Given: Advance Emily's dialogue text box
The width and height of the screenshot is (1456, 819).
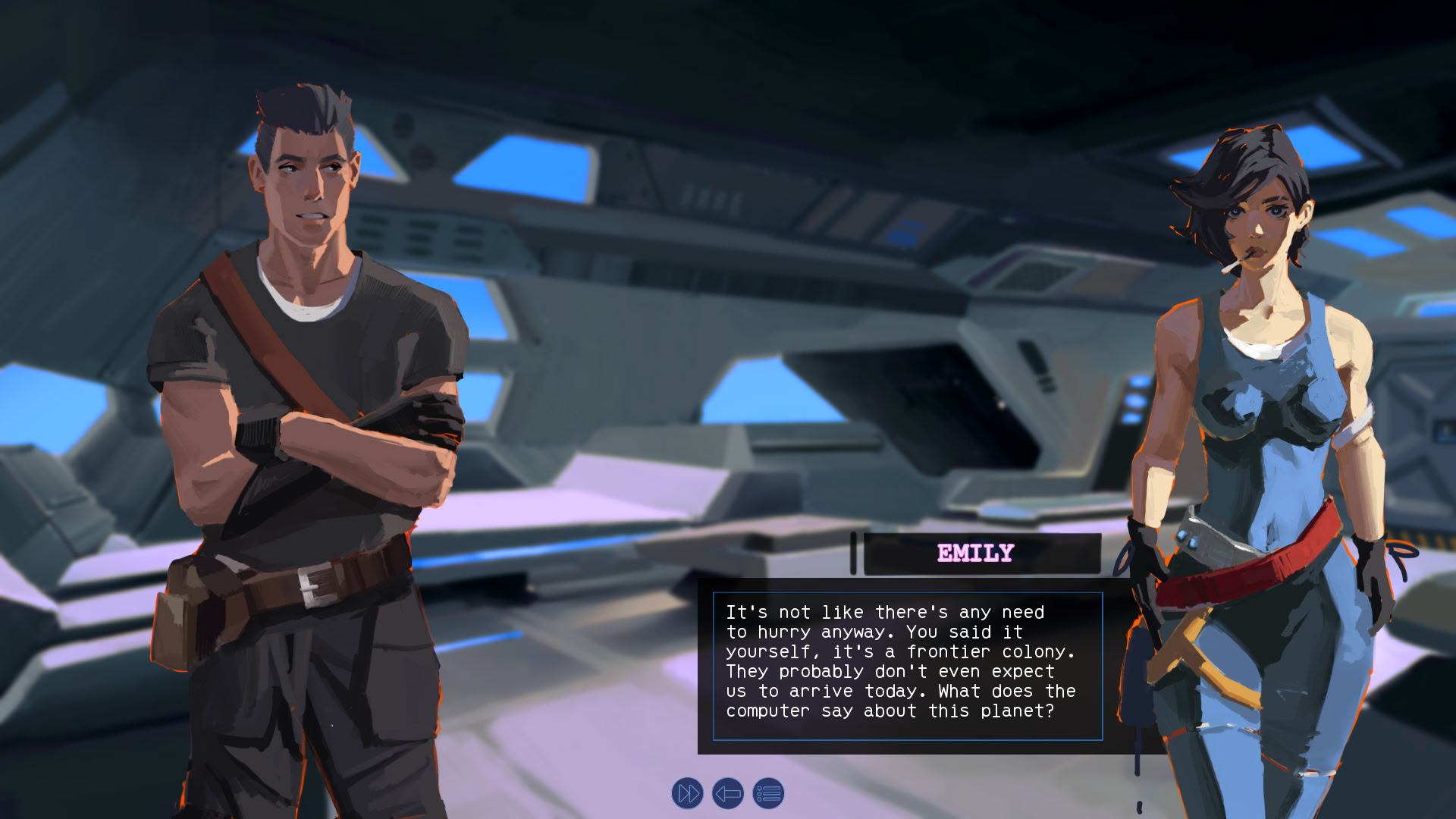Looking at the screenshot, I should tap(907, 666).
